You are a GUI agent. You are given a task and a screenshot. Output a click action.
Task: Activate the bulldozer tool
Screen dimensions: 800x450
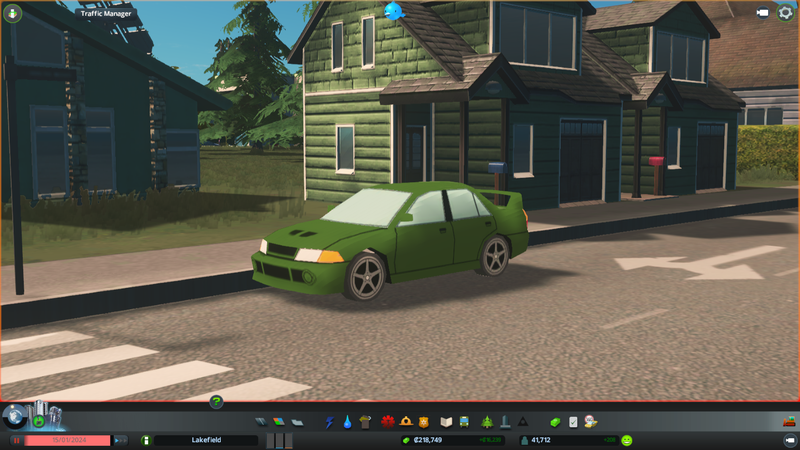(788, 421)
